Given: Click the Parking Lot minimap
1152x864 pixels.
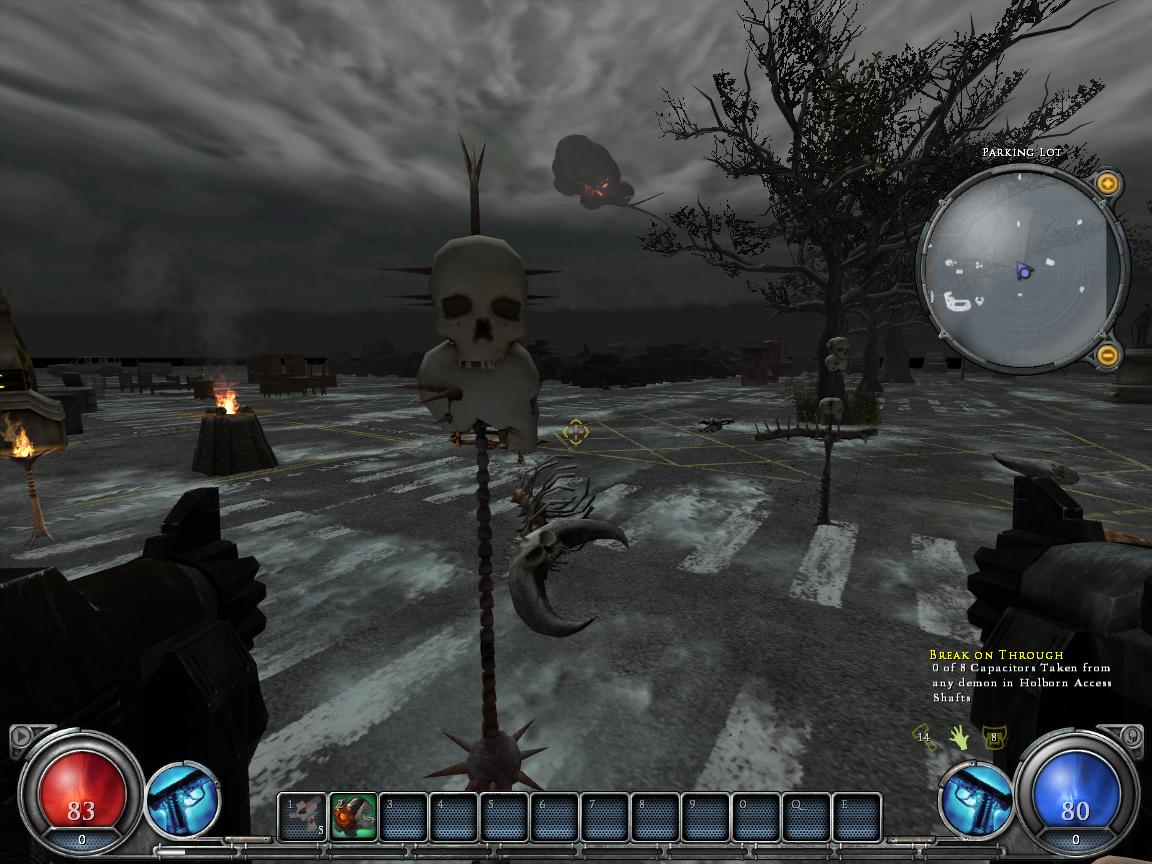Looking at the screenshot, I should coord(1020,268).
